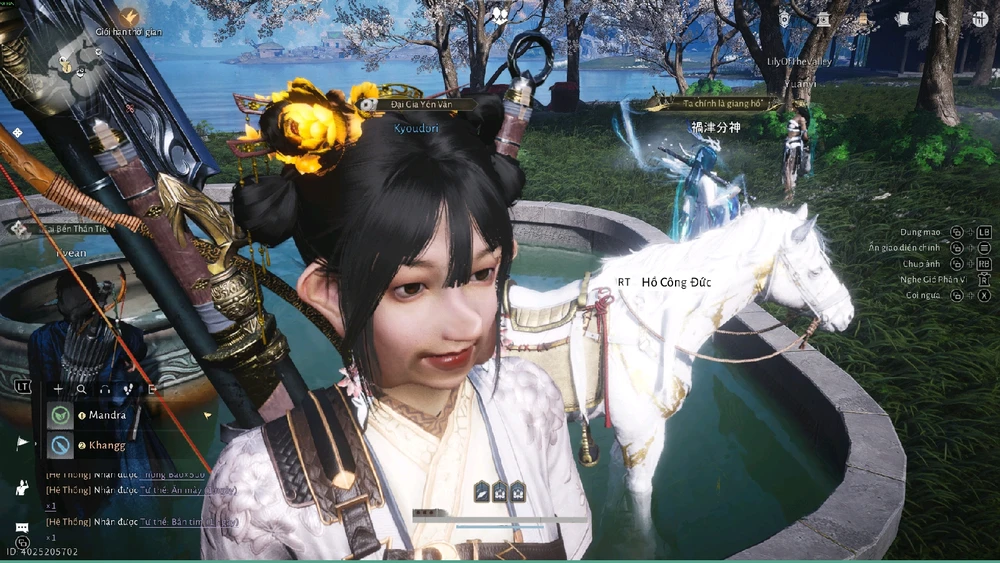Click the footprints follow icon
Viewport: 1000px width, 563px height.
[128, 389]
